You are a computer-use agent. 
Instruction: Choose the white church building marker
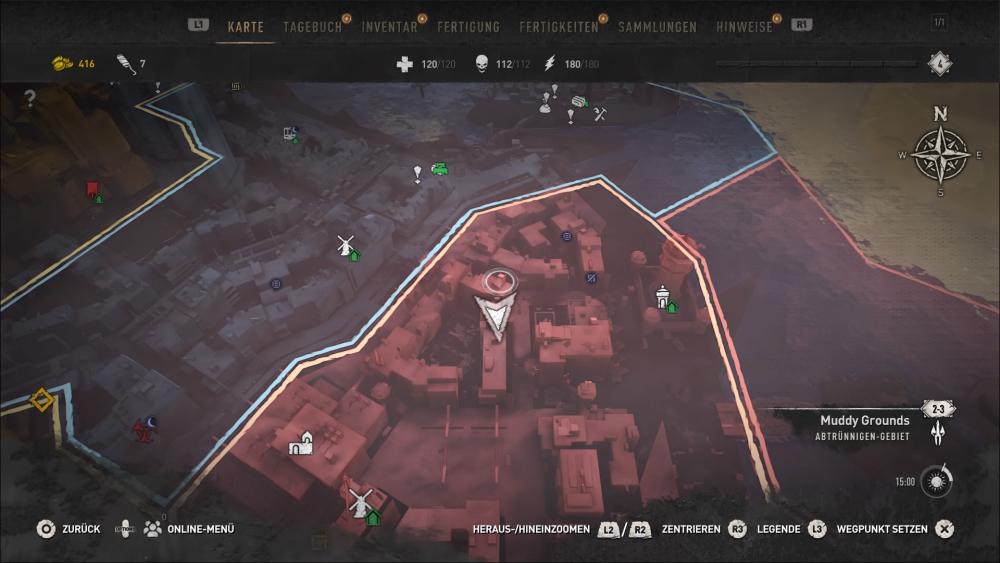tap(302, 442)
